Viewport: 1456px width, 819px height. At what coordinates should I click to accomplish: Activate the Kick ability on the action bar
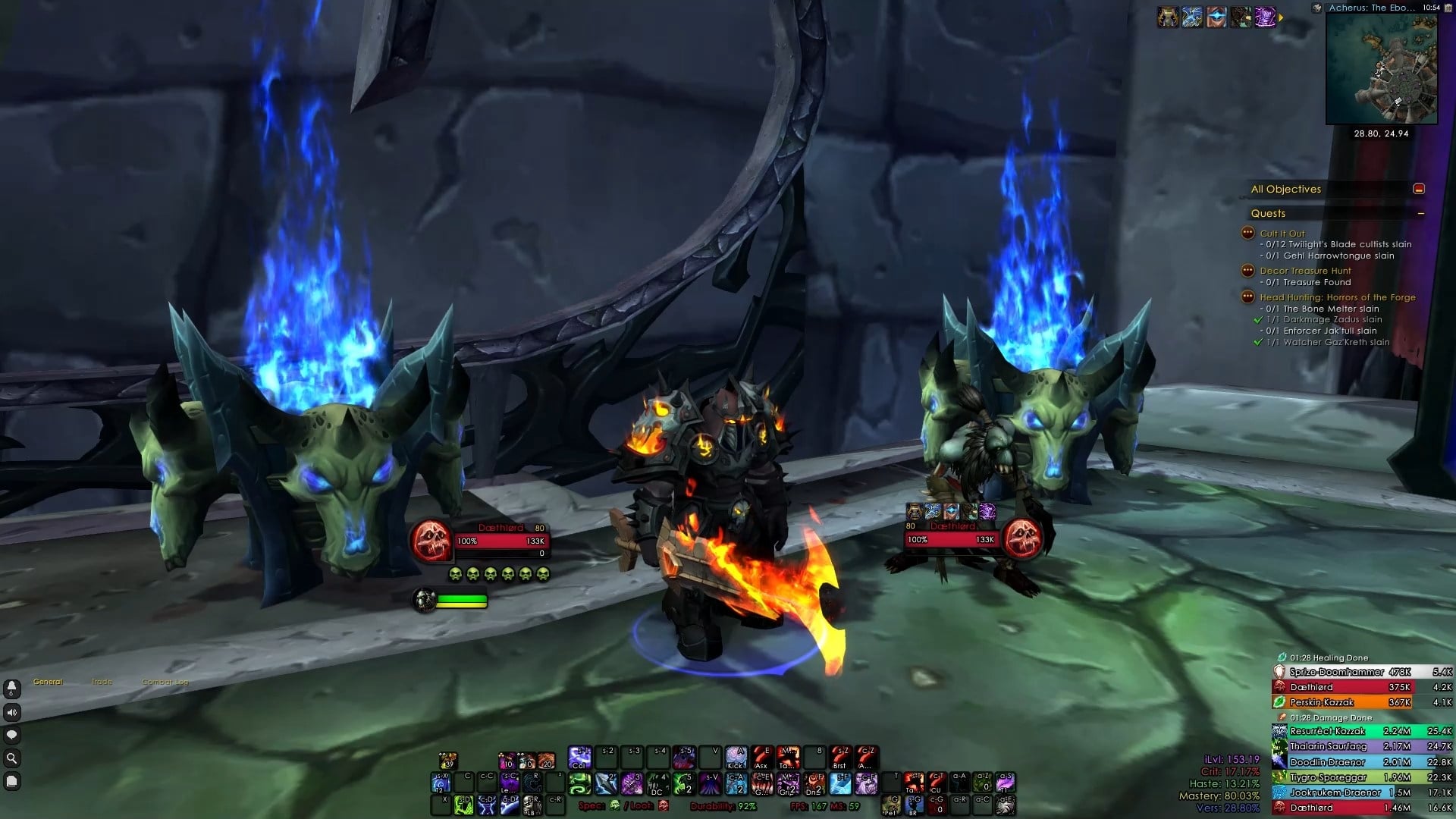tap(736, 758)
